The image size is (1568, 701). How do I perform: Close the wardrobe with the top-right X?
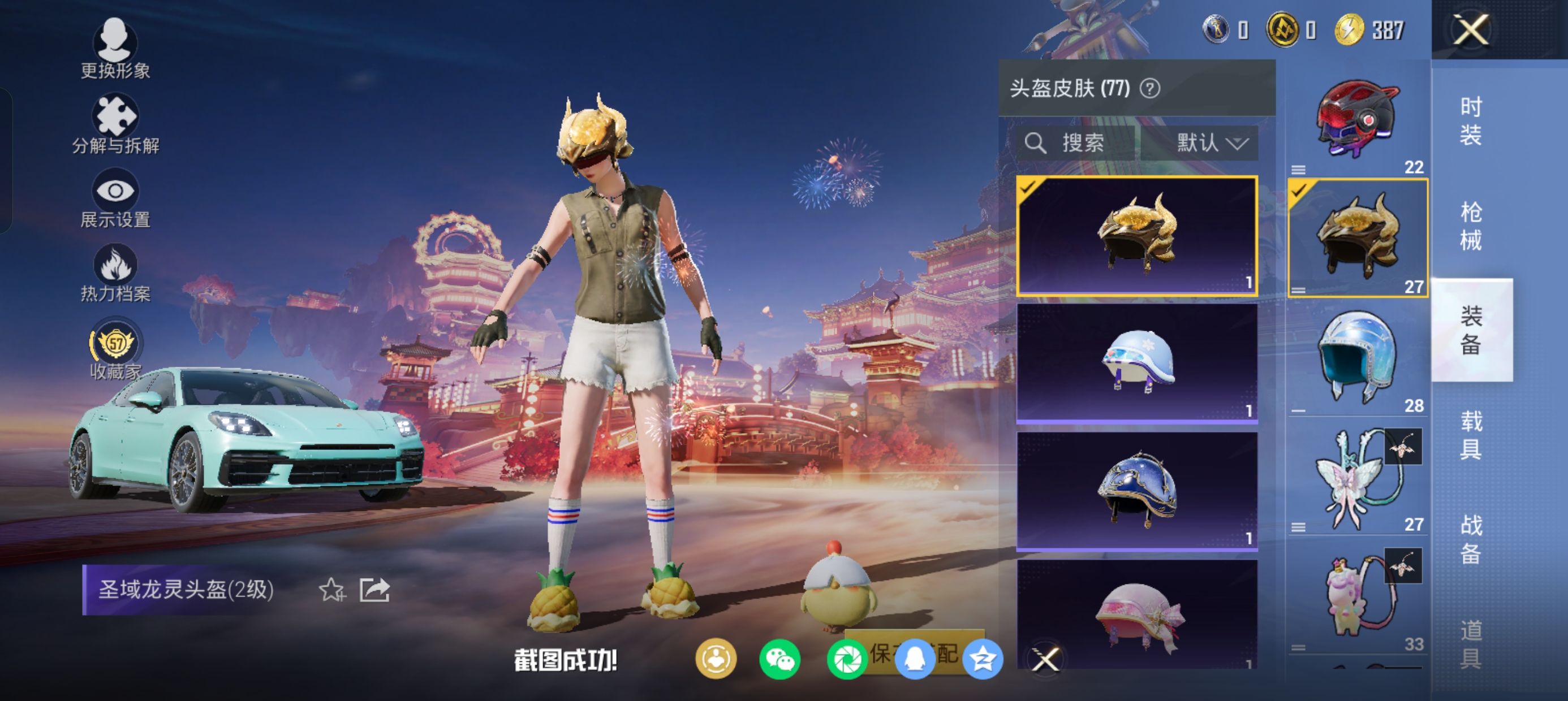click(1471, 29)
